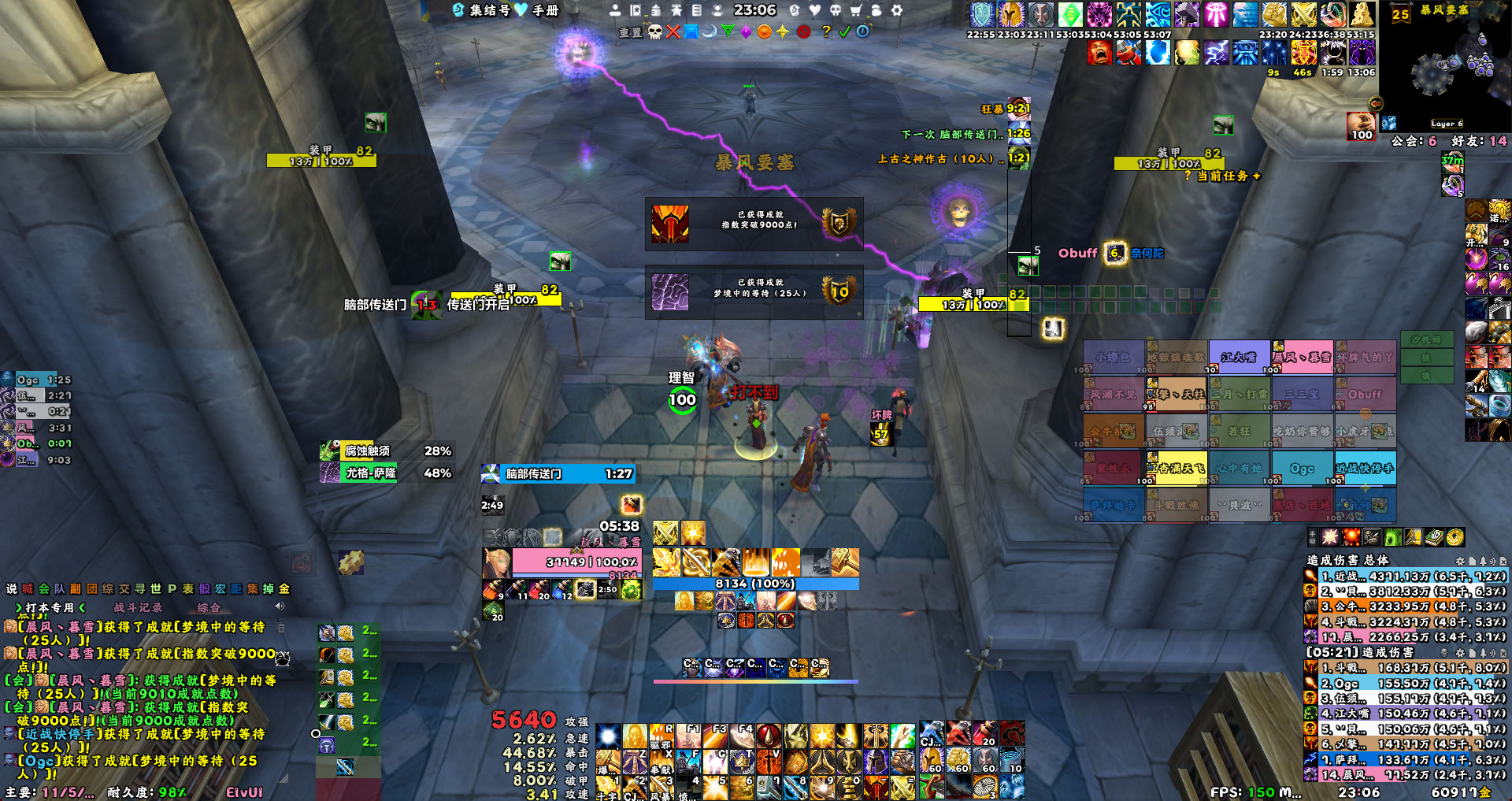Click the 指数突破9000点 achievement popup

754,224
